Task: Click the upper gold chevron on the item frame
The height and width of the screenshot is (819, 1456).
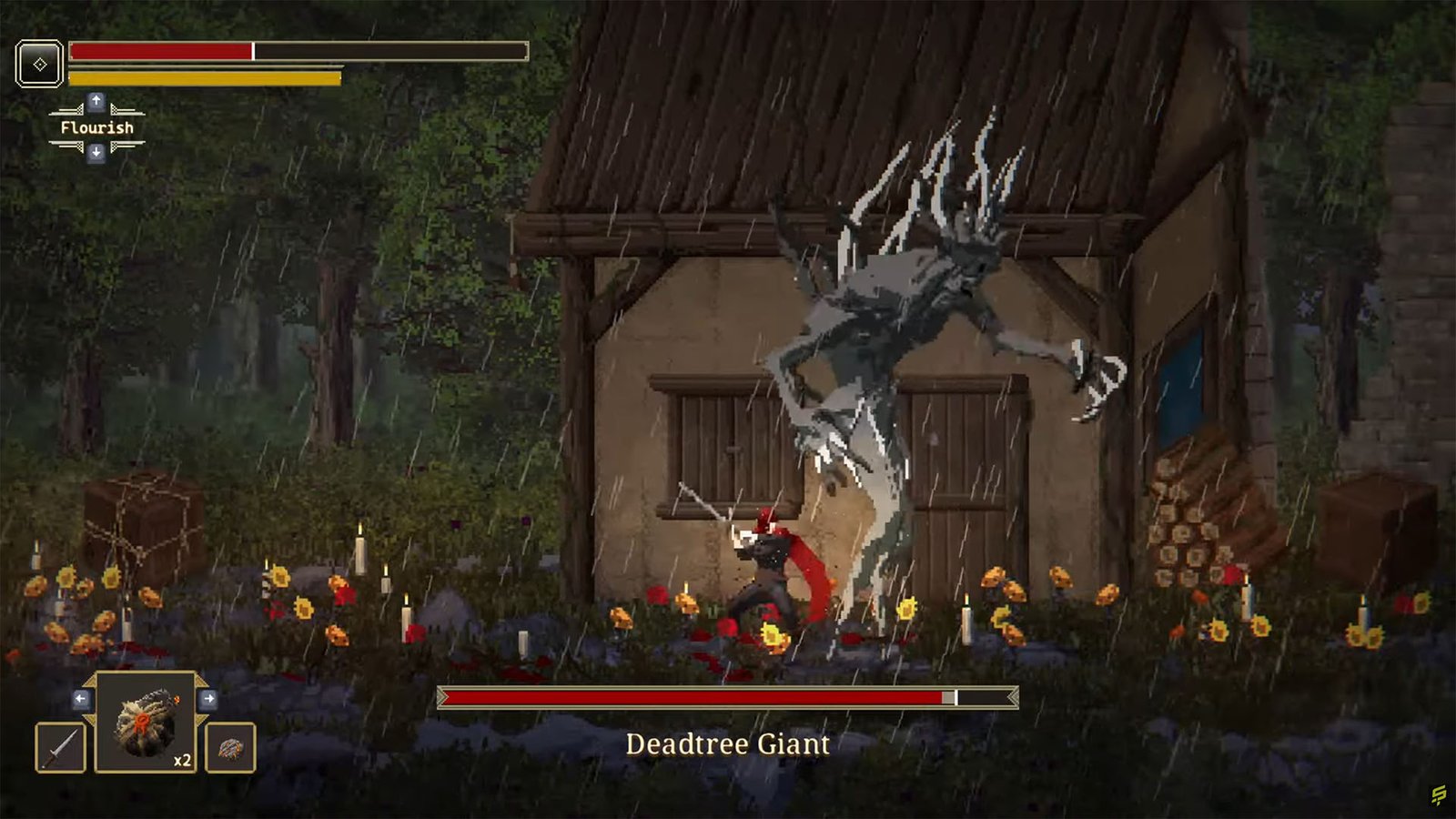Action: point(91,679)
